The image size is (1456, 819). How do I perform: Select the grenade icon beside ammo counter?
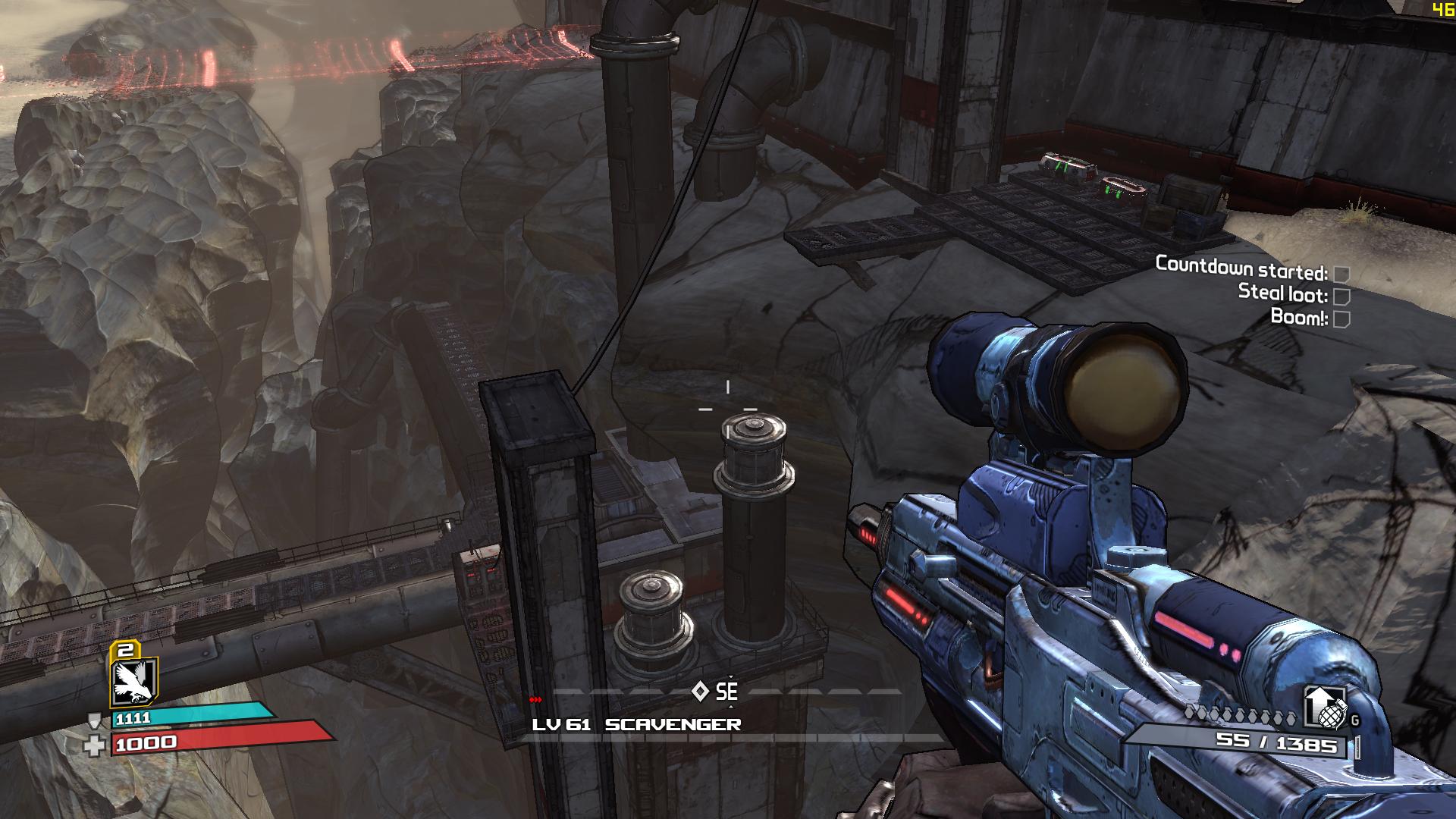1326,710
